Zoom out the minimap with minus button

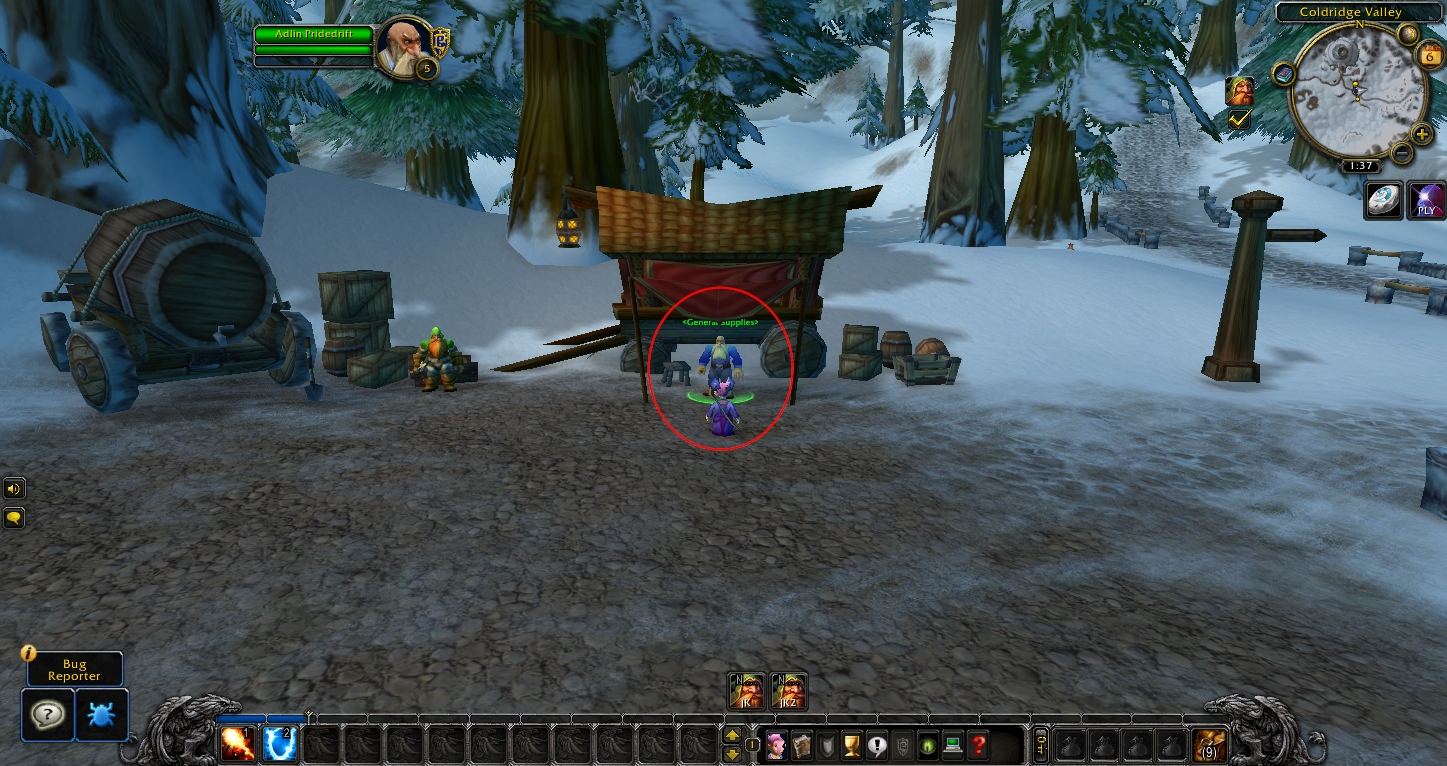pyautogui.click(x=1401, y=153)
